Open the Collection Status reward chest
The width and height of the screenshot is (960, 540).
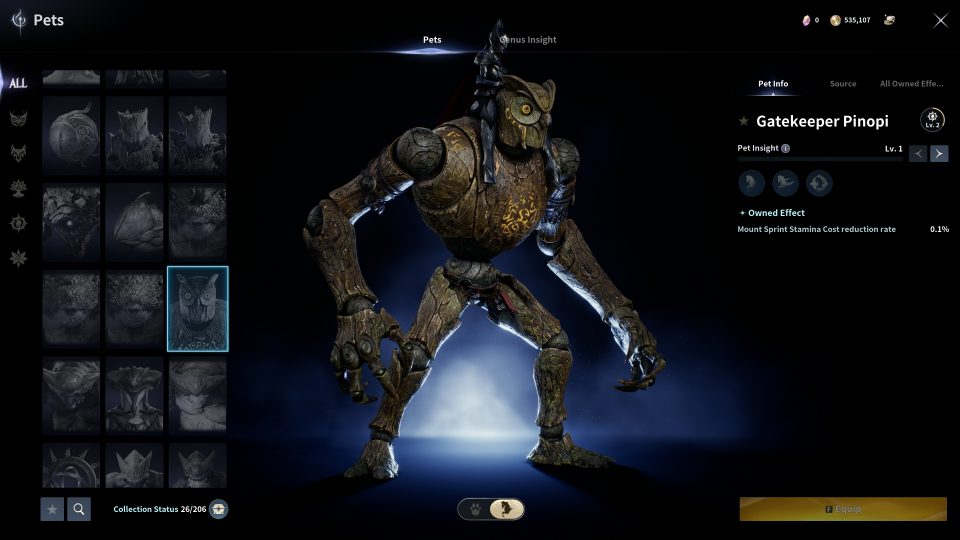click(x=219, y=509)
